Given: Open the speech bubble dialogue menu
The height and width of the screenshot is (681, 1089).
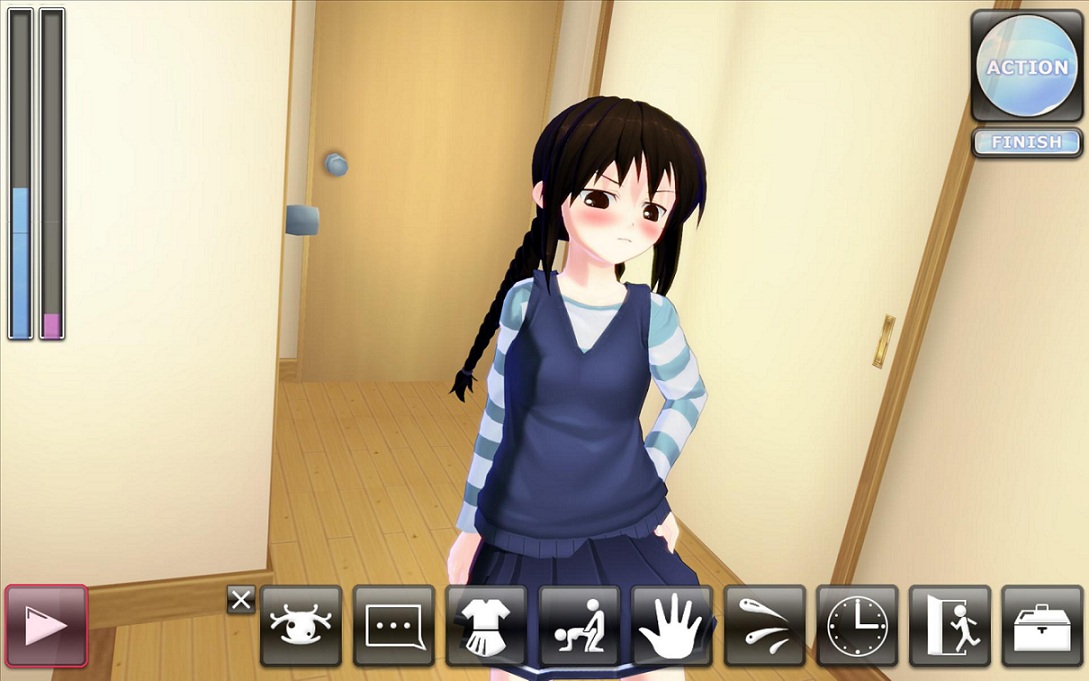Looking at the screenshot, I should 394,626.
